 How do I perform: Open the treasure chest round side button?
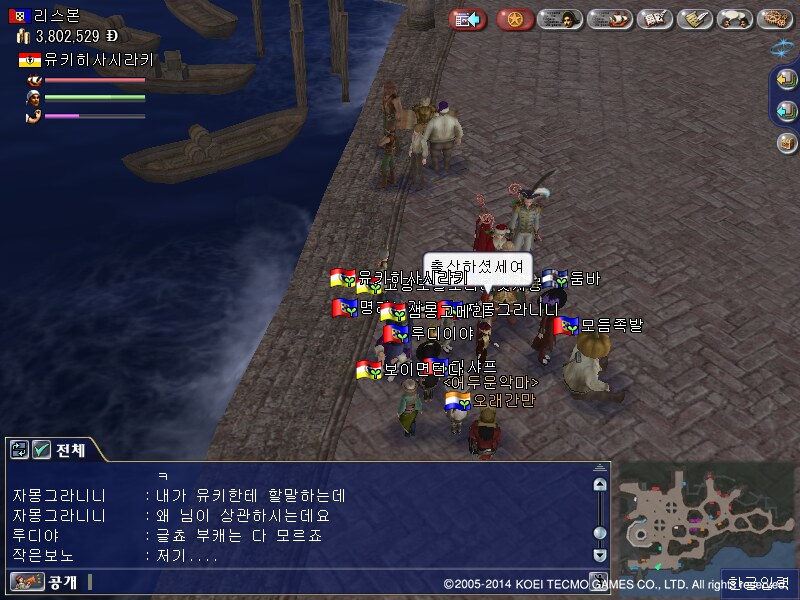pos(786,142)
